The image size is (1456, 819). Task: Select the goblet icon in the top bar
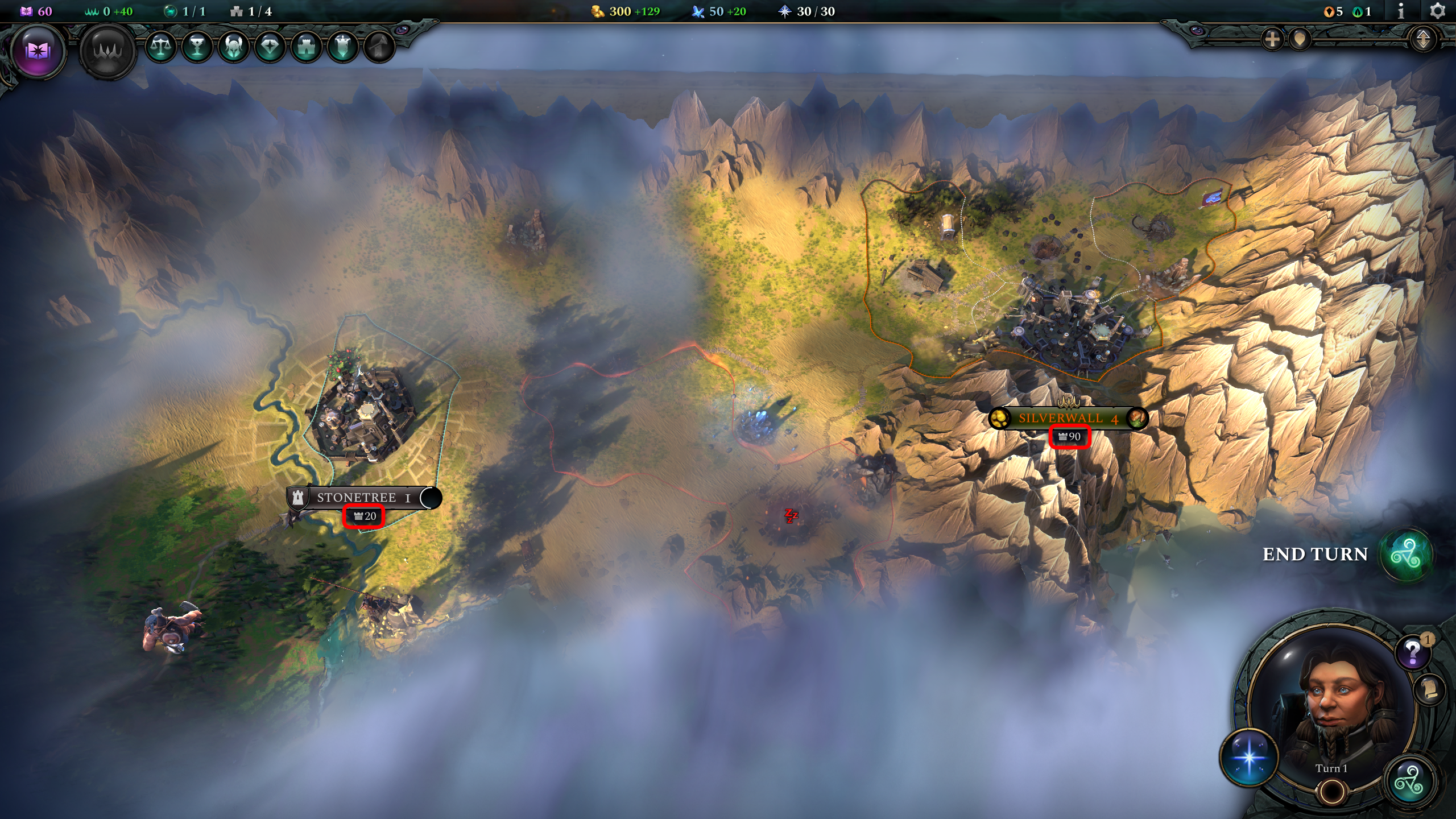point(197,46)
